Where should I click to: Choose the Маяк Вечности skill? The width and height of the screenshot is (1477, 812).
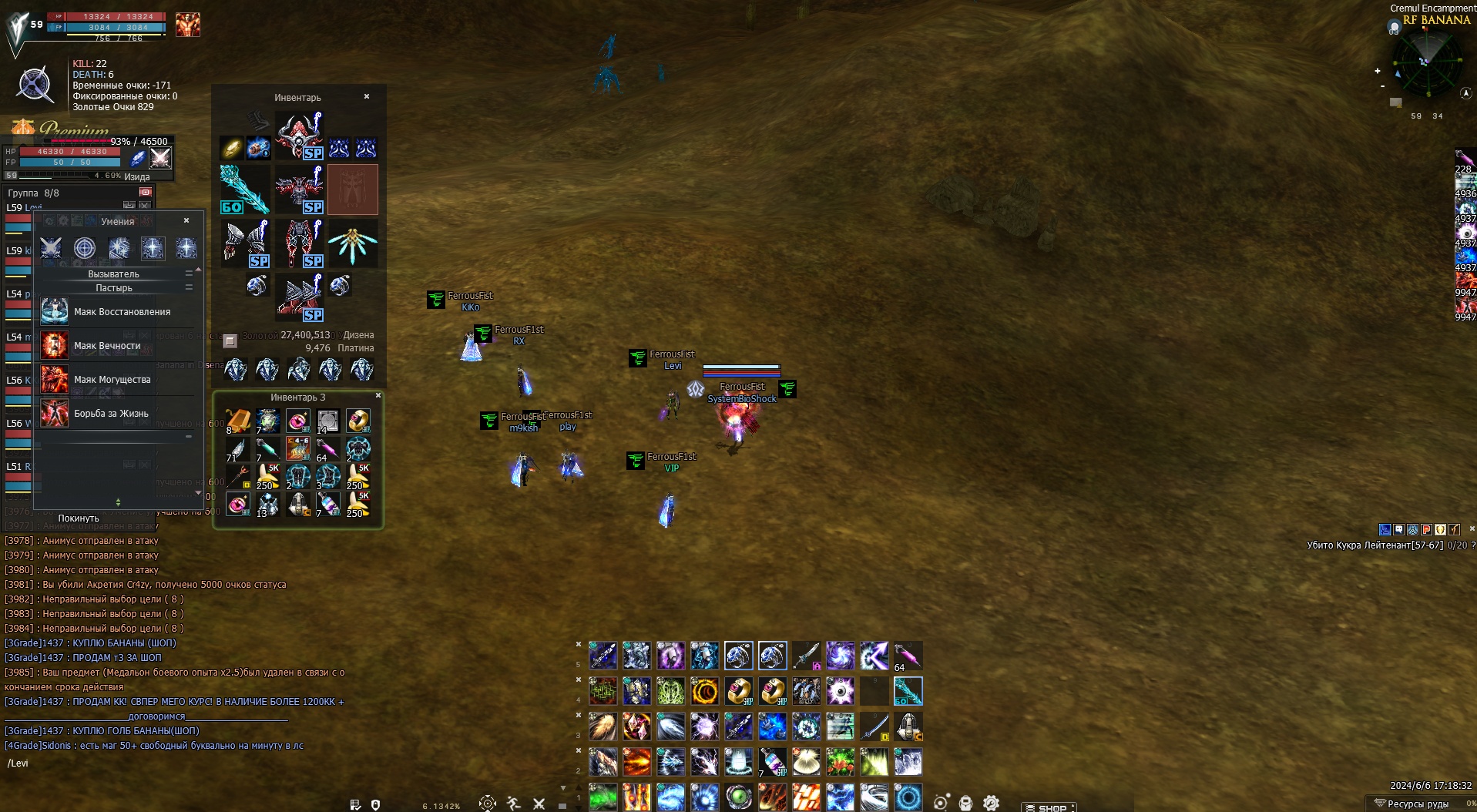point(107,346)
